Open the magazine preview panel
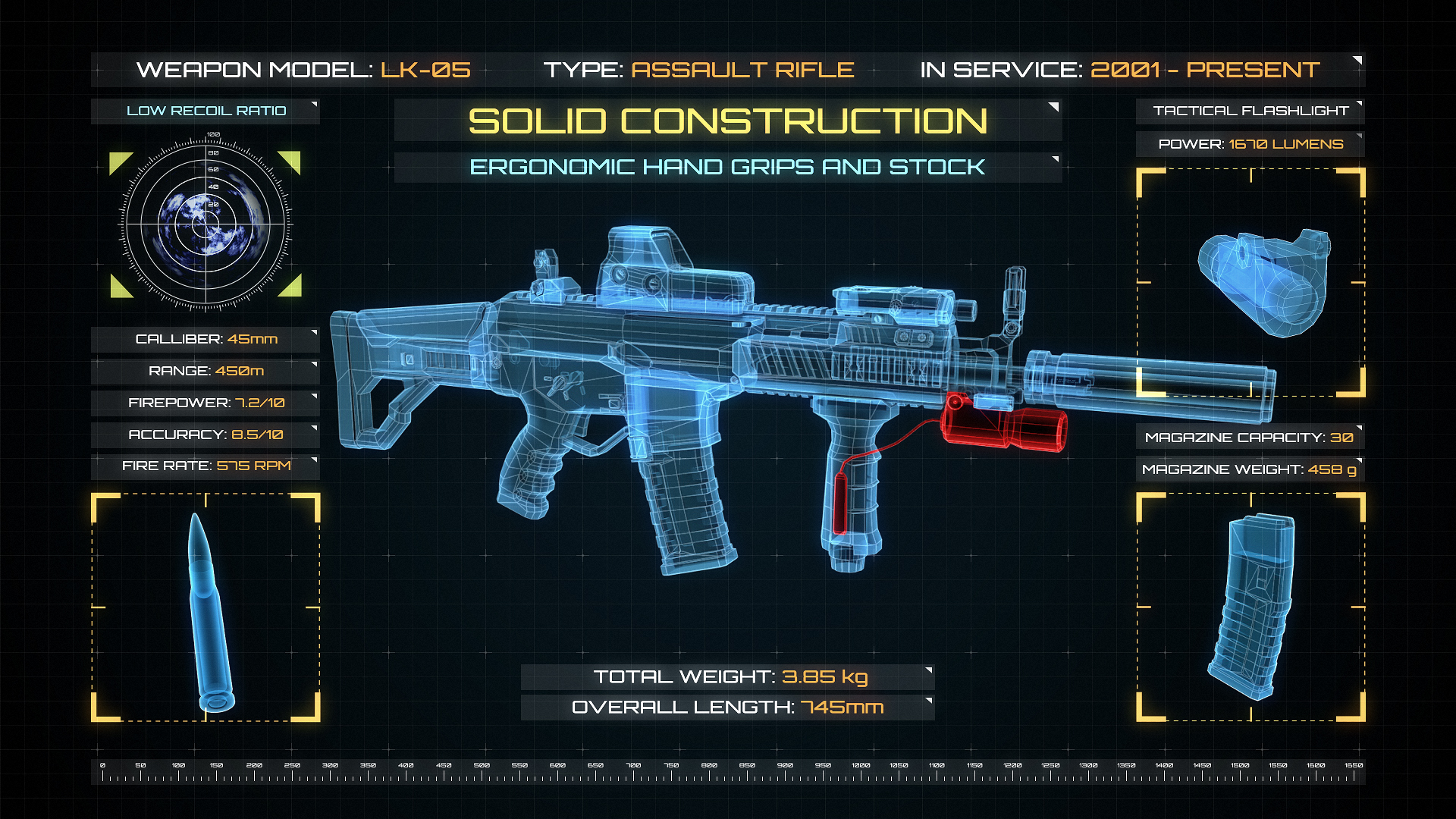Viewport: 1456px width, 819px height. [1250, 607]
